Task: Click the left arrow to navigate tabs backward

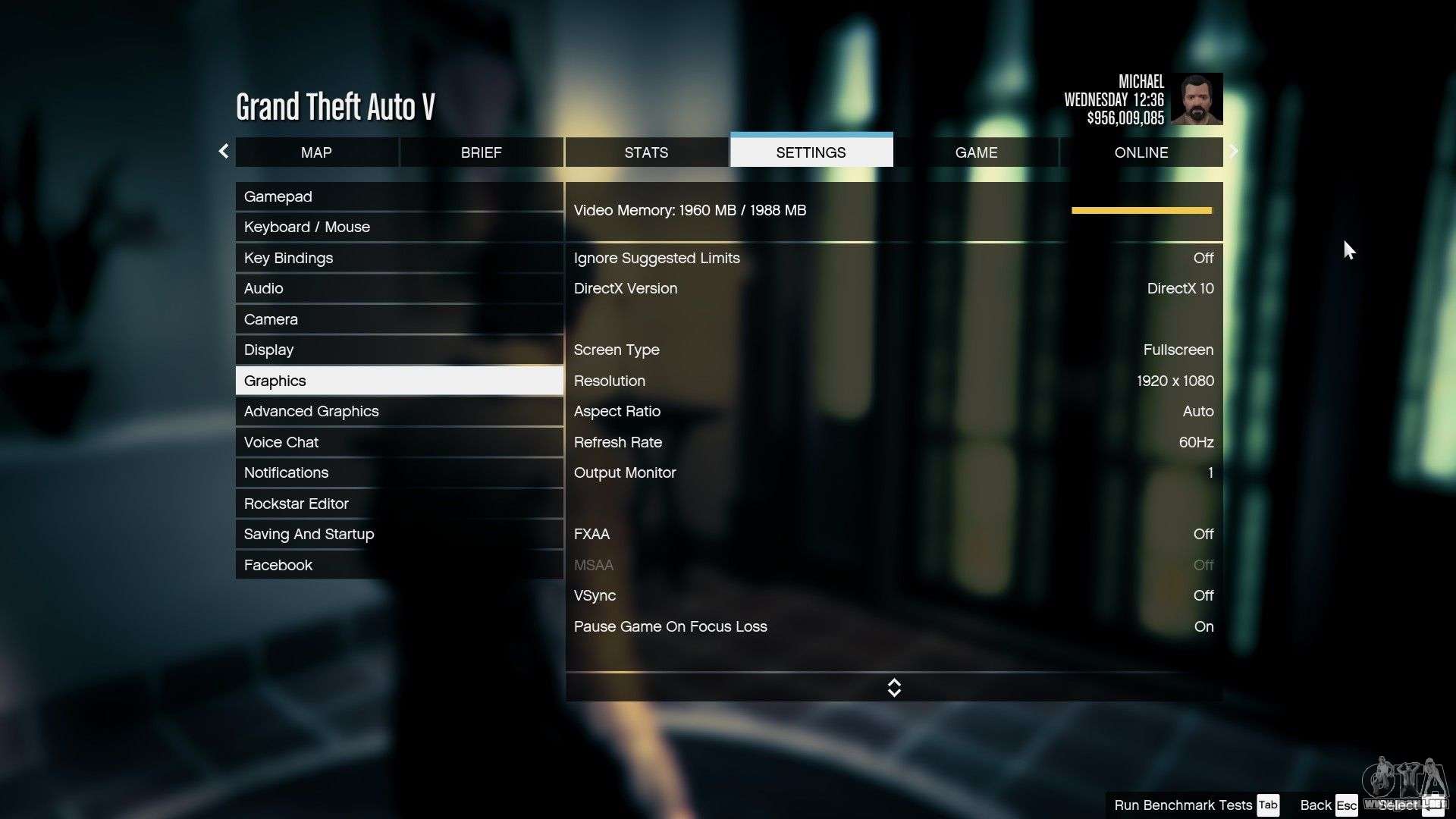Action: [x=224, y=152]
